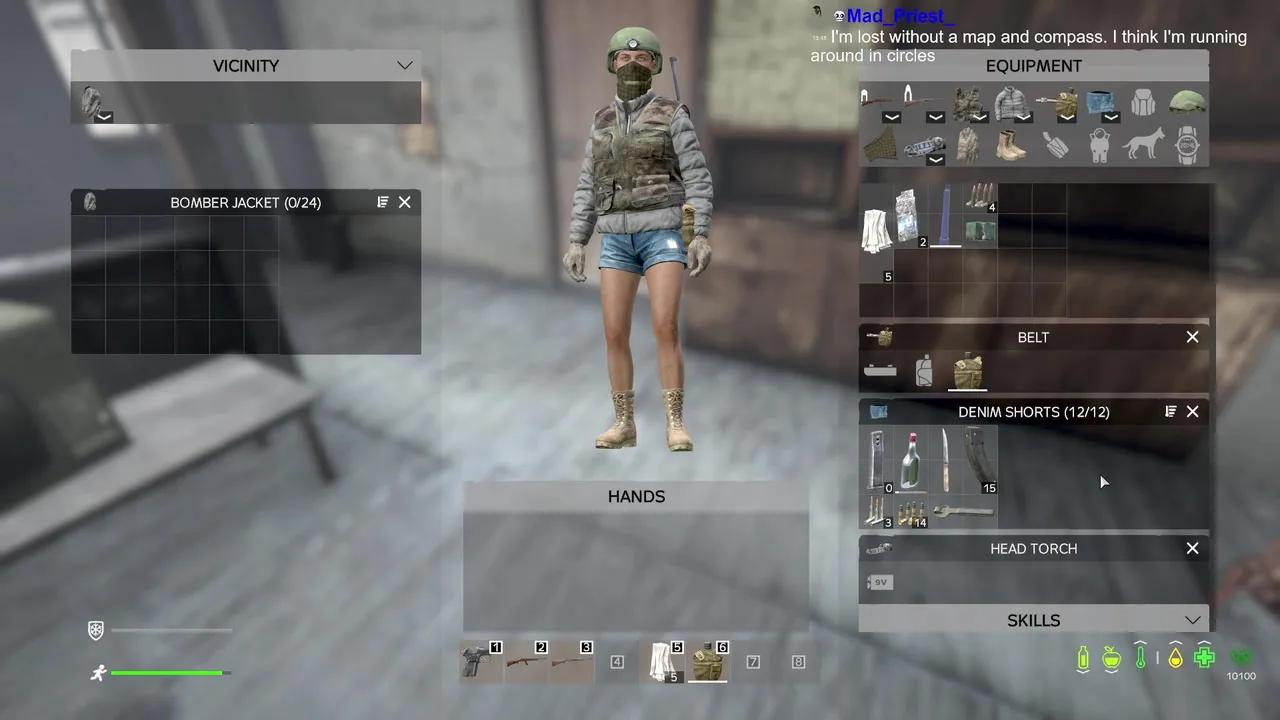Open sort options on Denim Shorts panel
Image resolution: width=1280 pixels, height=720 pixels.
pyautogui.click(x=1170, y=411)
